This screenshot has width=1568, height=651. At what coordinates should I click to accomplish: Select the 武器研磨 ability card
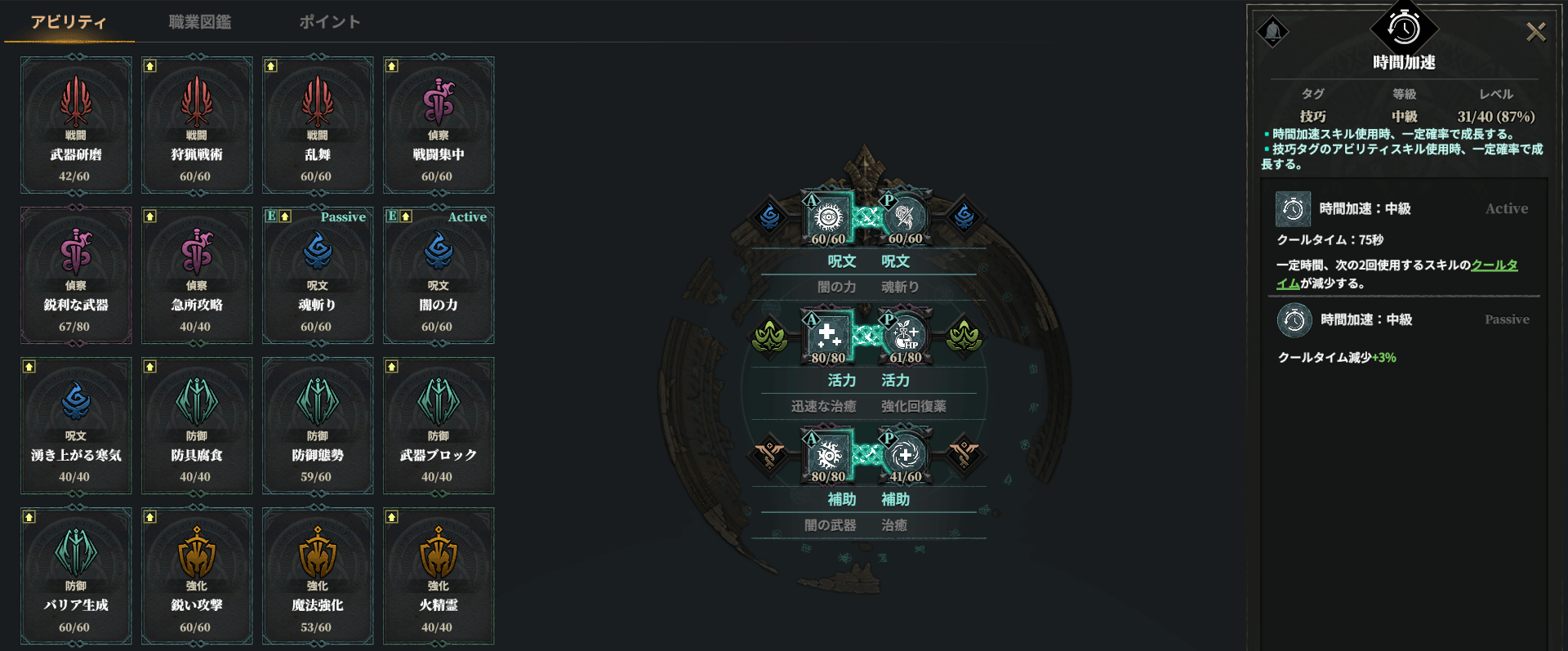(x=76, y=125)
